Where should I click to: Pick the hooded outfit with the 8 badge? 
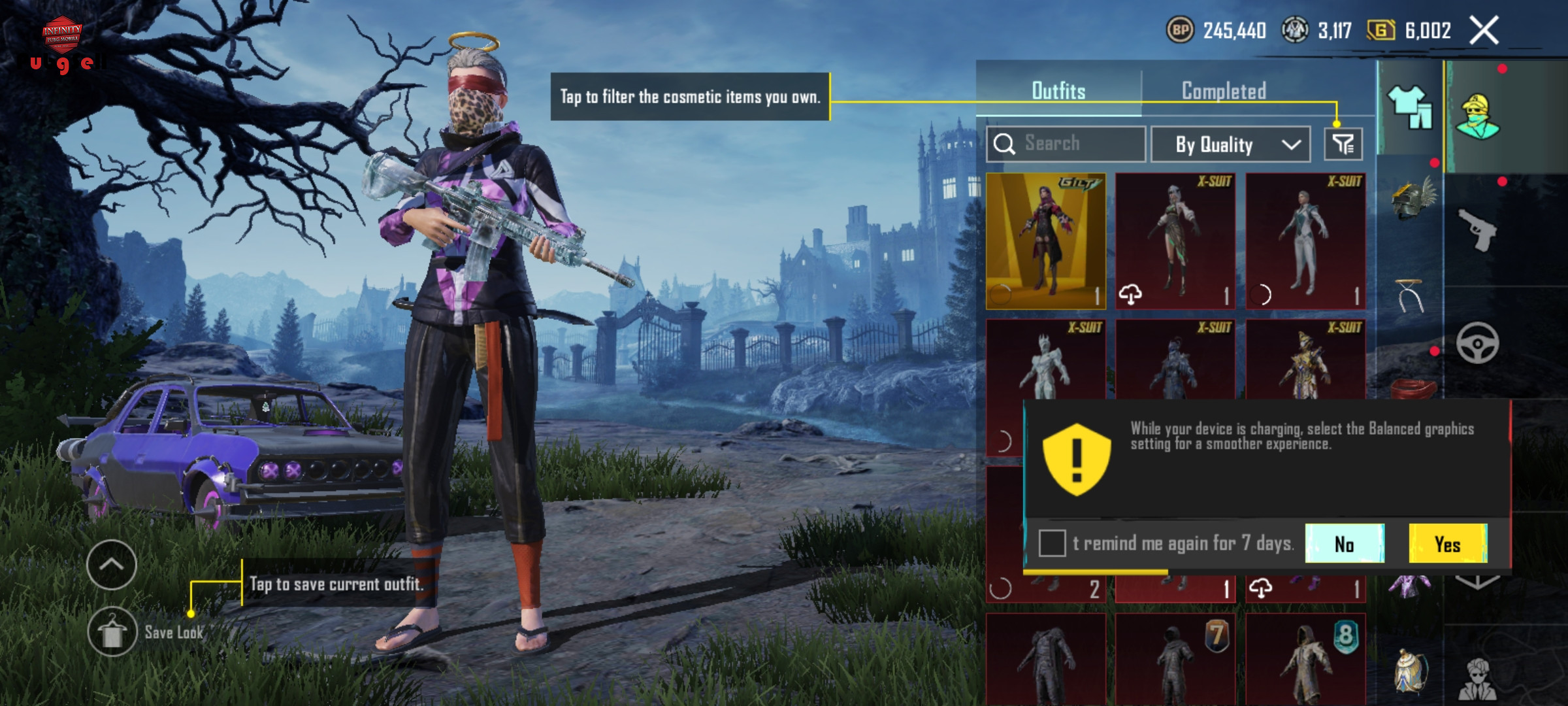(1305, 660)
